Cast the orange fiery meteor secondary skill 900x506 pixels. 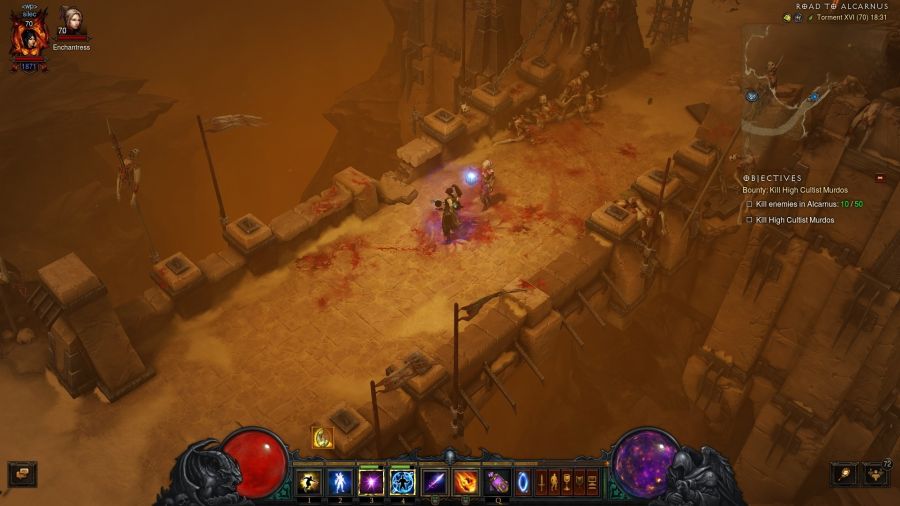[x=466, y=483]
